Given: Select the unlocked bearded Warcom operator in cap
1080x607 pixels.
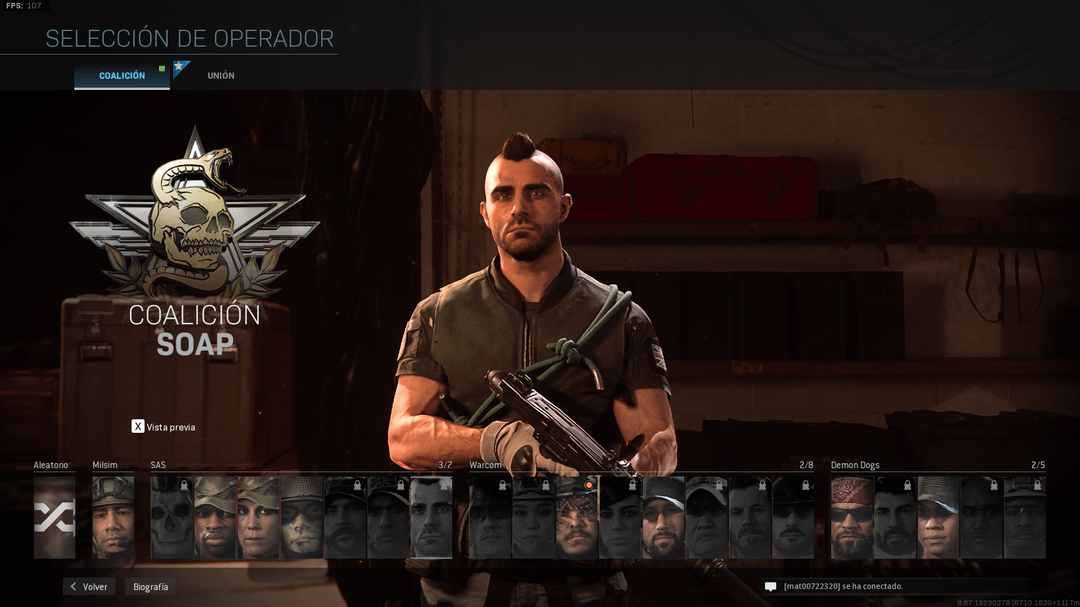Looking at the screenshot, I should point(663,517).
